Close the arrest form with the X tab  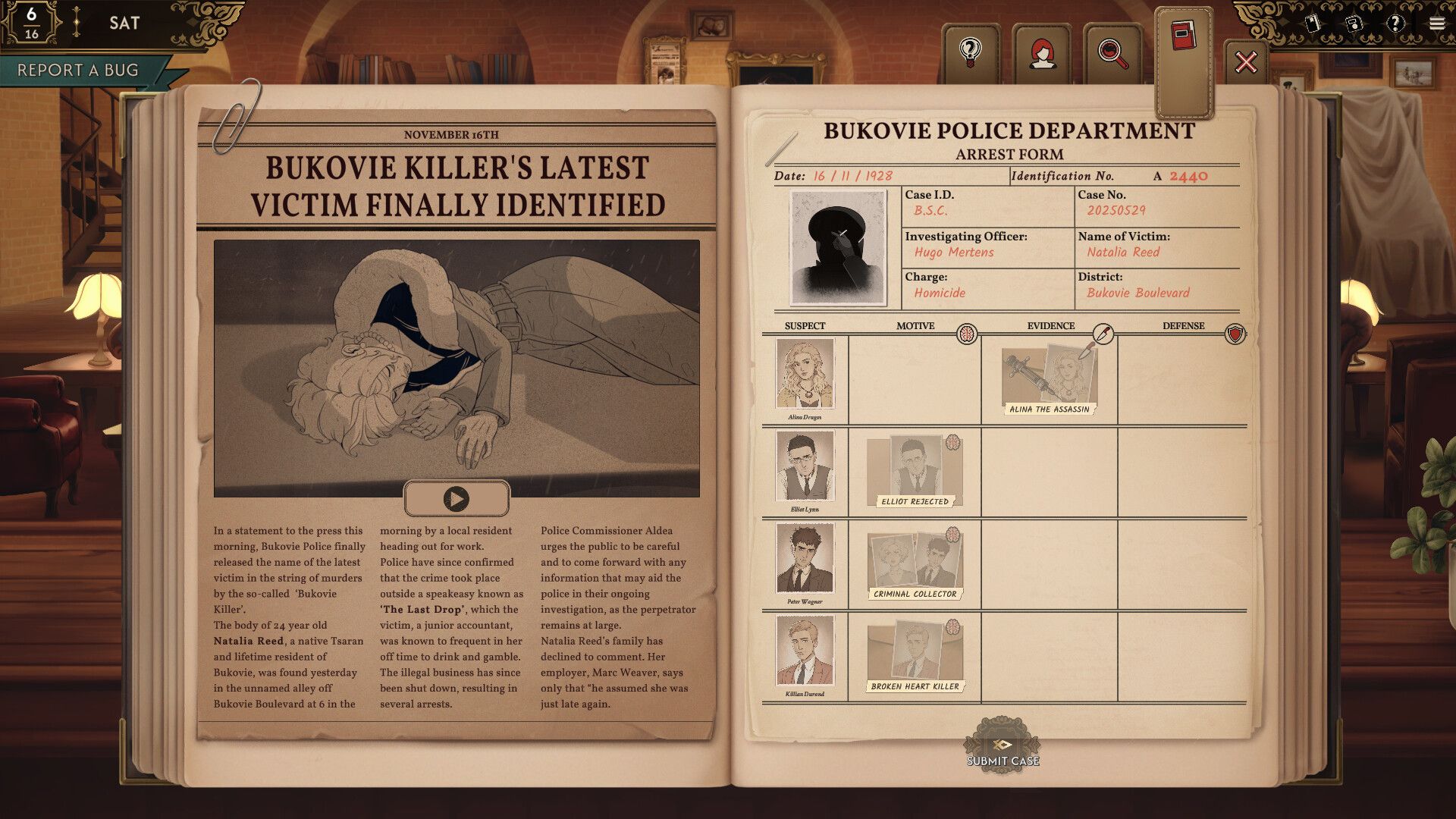click(1246, 61)
